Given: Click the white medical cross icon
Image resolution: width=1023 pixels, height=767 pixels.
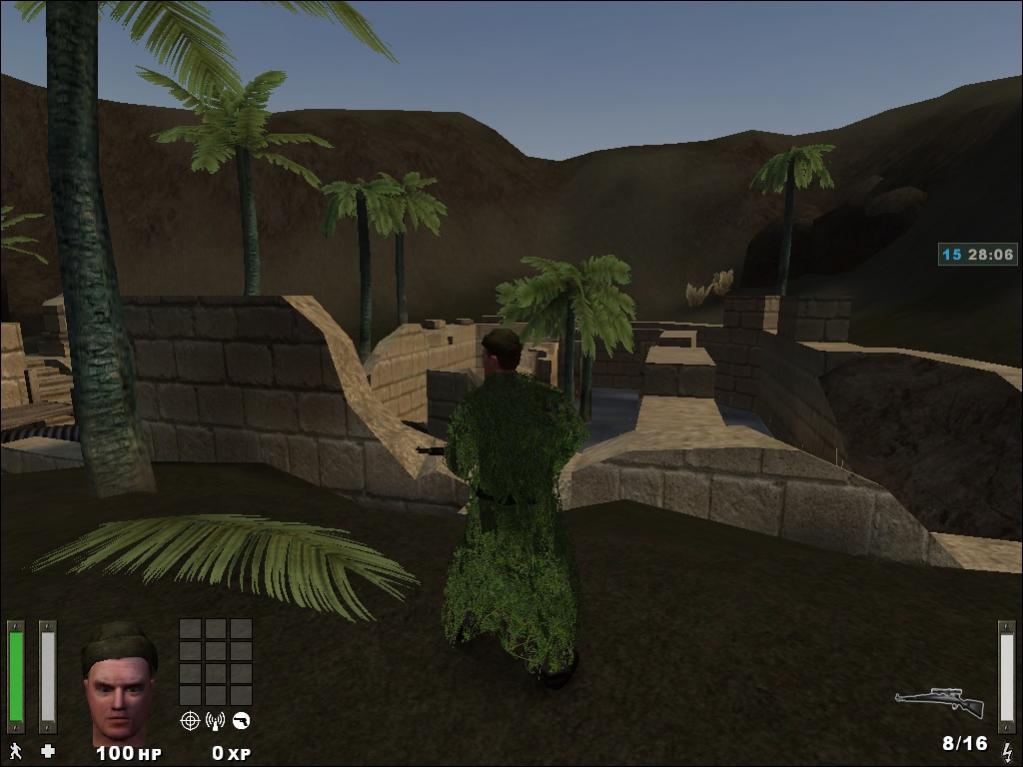Looking at the screenshot, I should 47,750.
